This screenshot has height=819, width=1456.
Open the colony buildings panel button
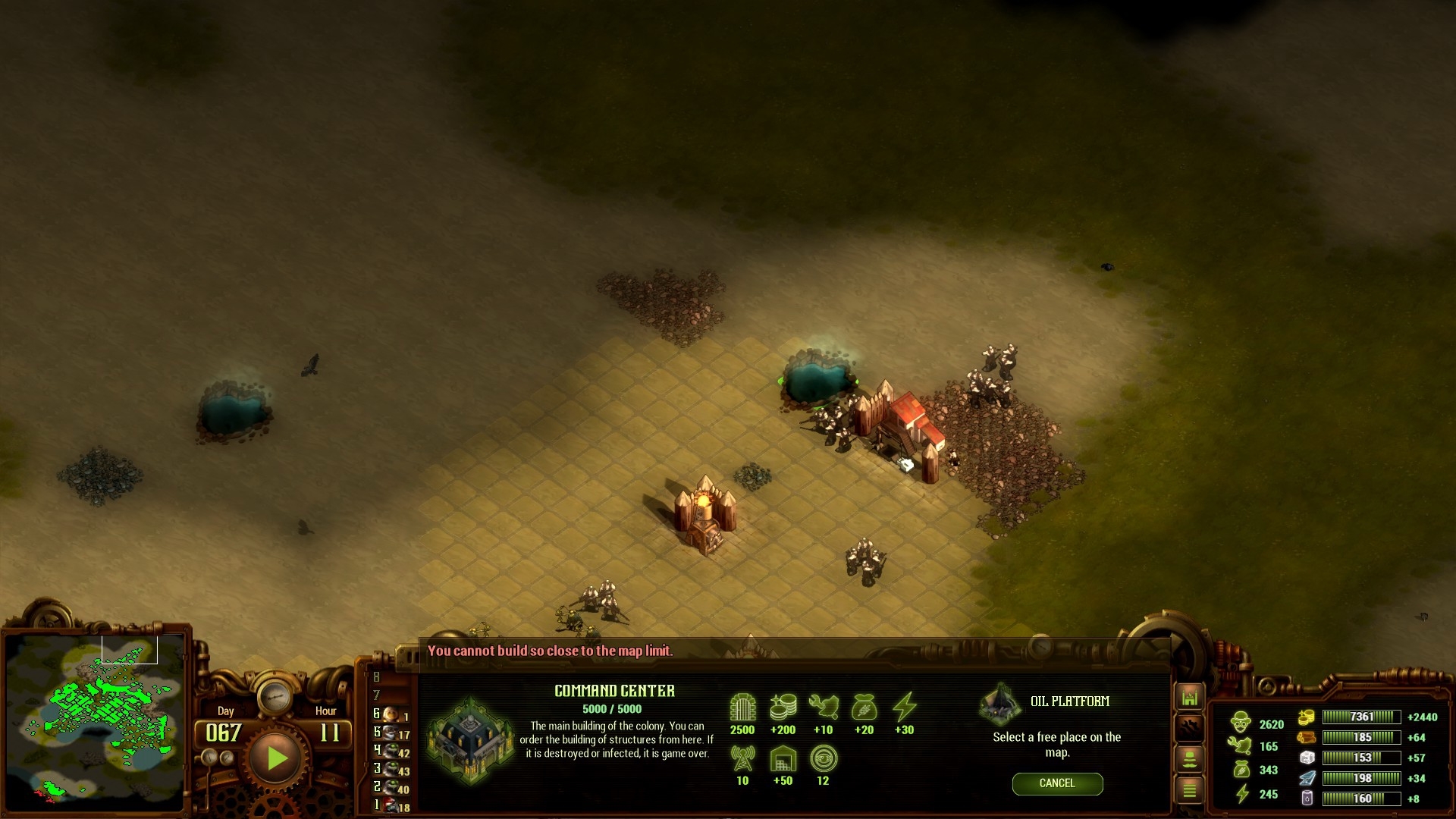(1189, 698)
